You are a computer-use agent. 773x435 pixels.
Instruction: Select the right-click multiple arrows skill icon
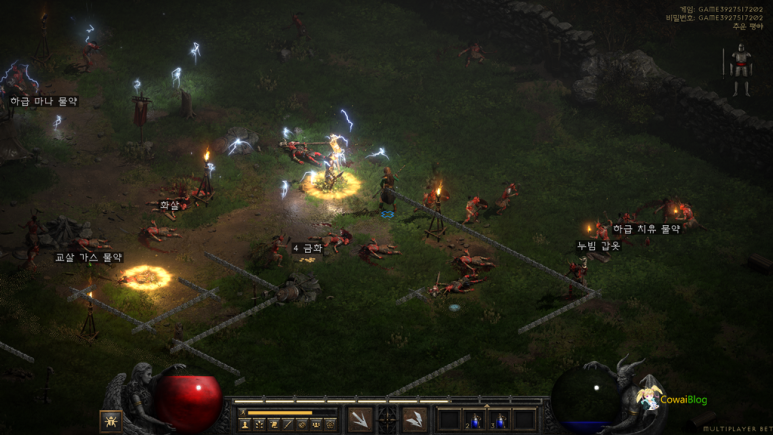(414, 420)
